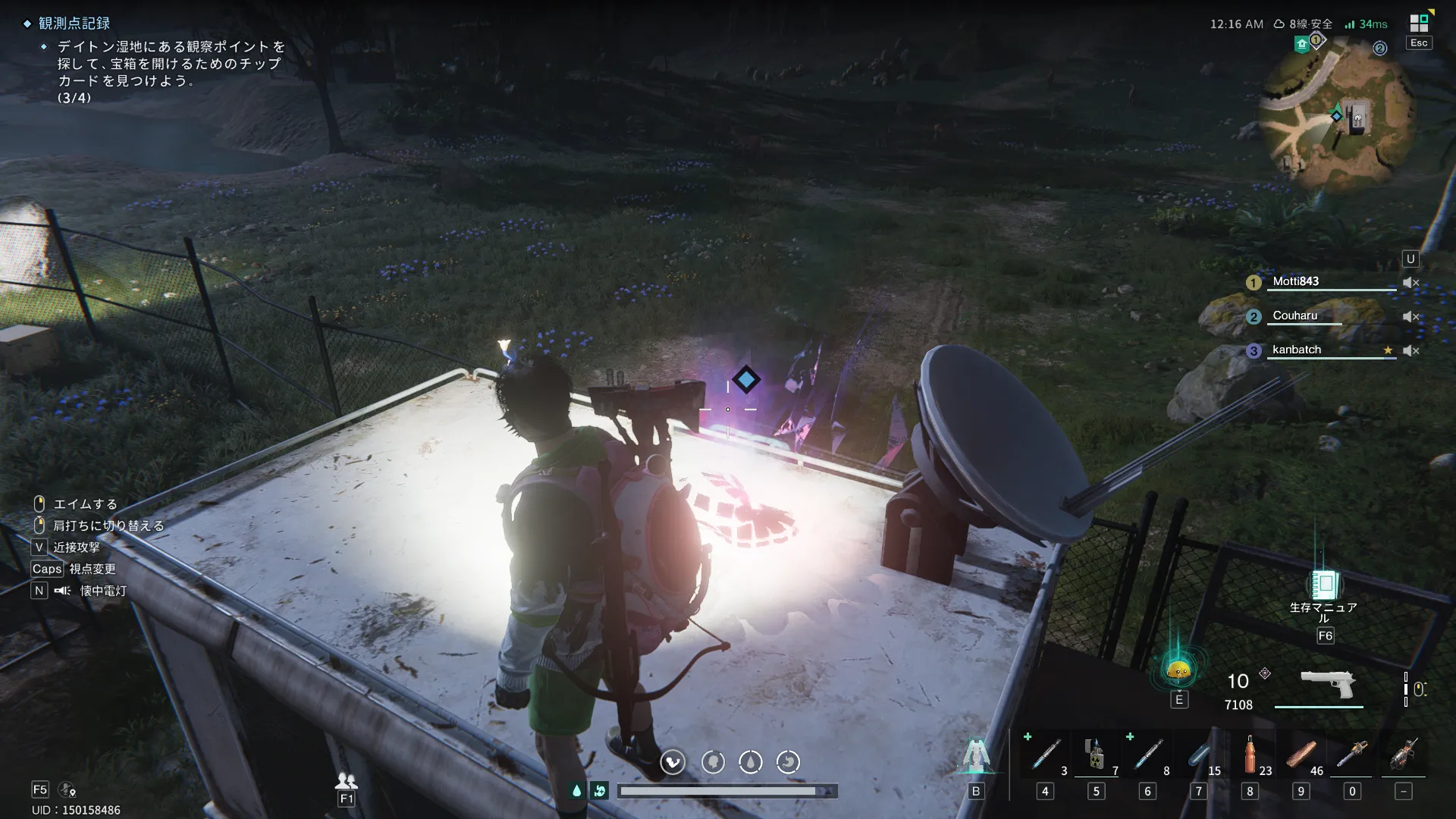The height and width of the screenshot is (819, 1456).
Task: Toggle voice mute for Couharu
Action: pyautogui.click(x=1410, y=316)
